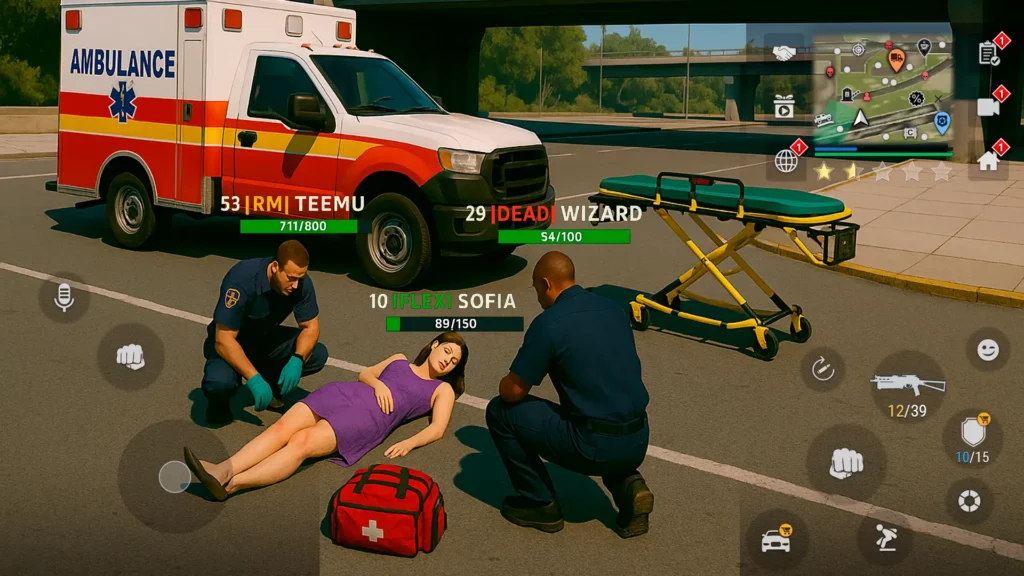1024x576 pixels.
Task: Tap the crouching figure stance button
Action: pyautogui.click(x=885, y=540)
